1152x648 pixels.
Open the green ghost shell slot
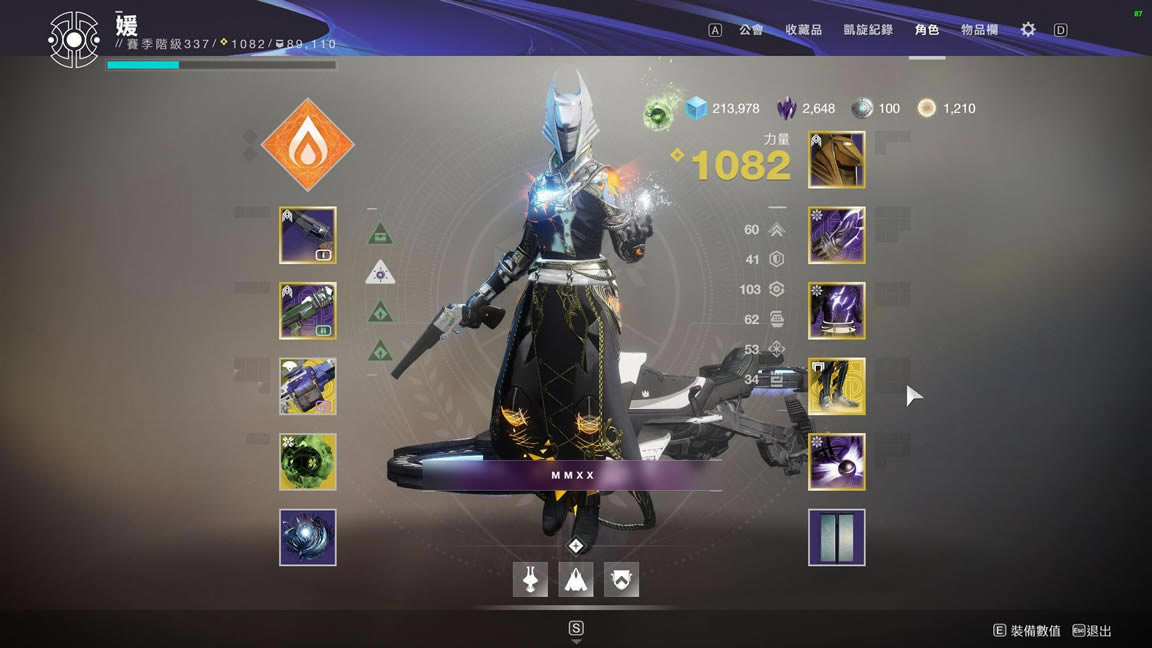pos(308,461)
